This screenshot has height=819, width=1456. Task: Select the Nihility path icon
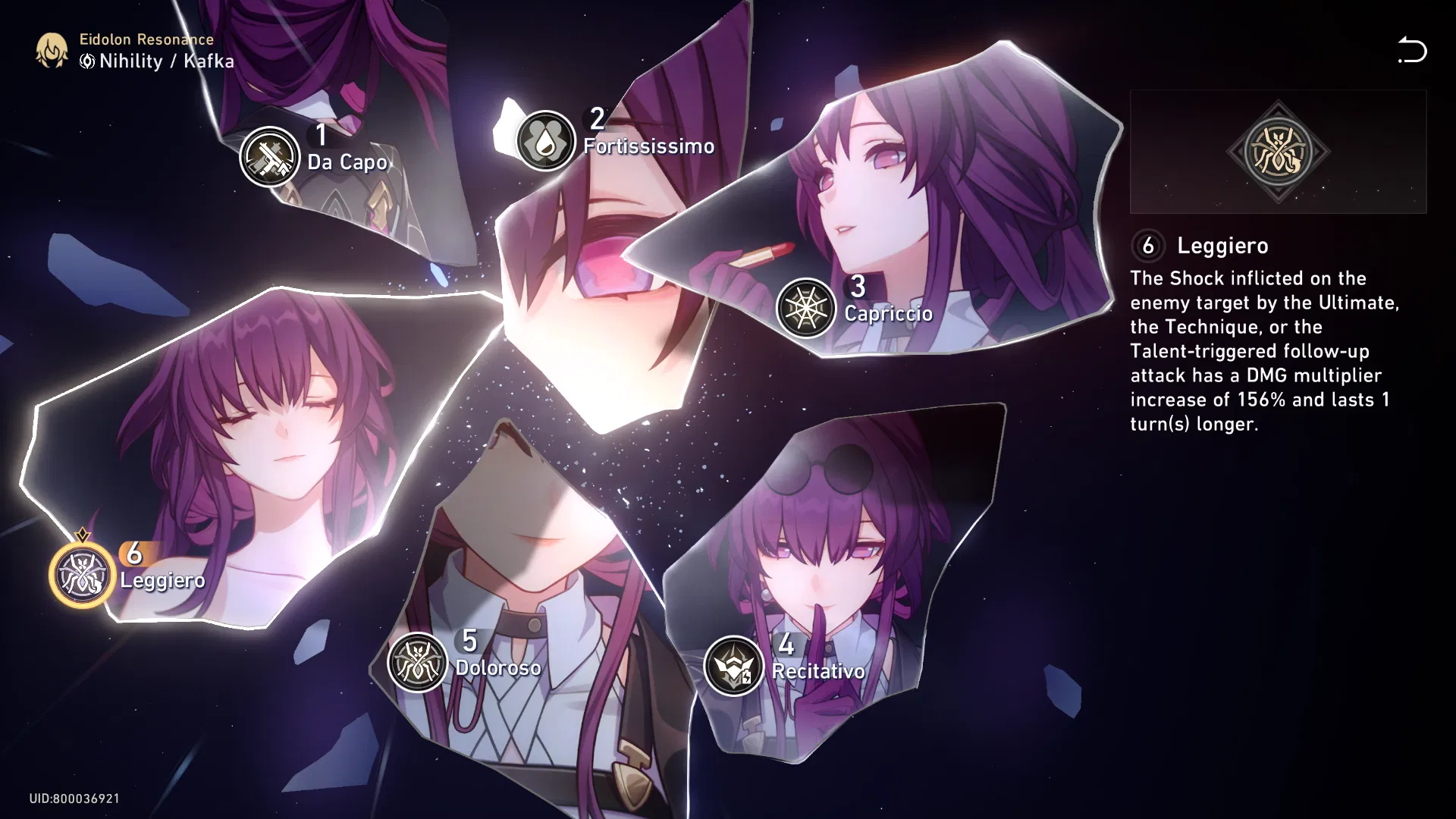(x=86, y=62)
